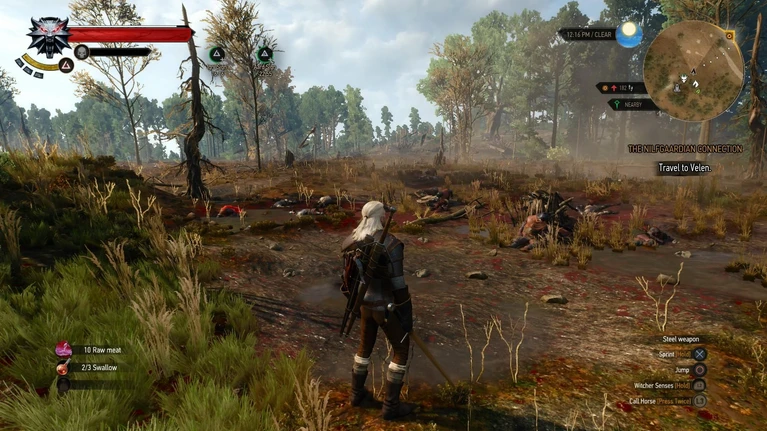The image size is (767, 431).
Task: Select the Travel to Velen objective
Action: point(684,168)
